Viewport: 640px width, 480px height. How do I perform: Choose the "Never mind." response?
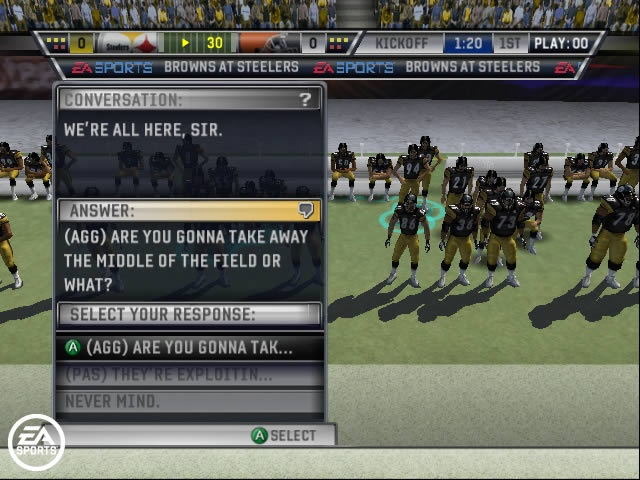point(190,402)
